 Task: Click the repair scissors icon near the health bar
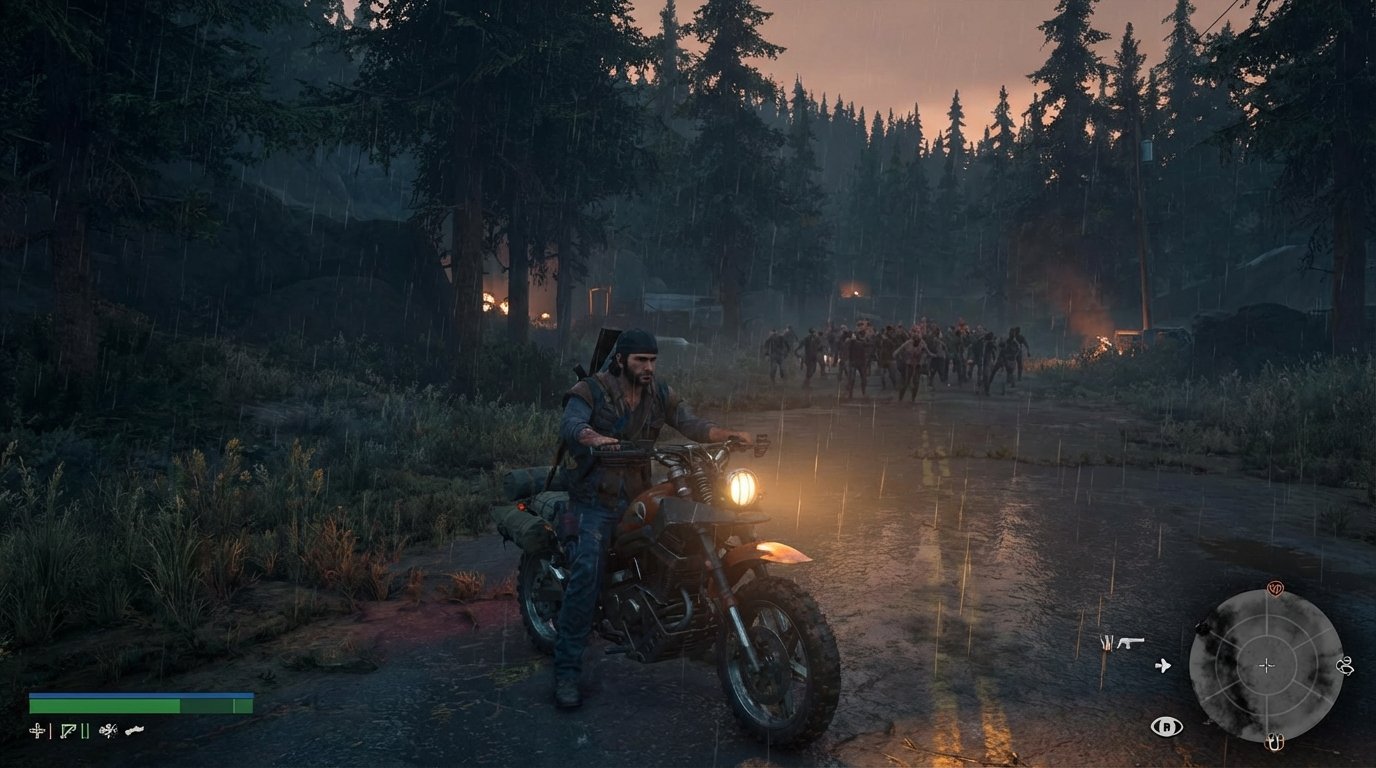pos(108,730)
